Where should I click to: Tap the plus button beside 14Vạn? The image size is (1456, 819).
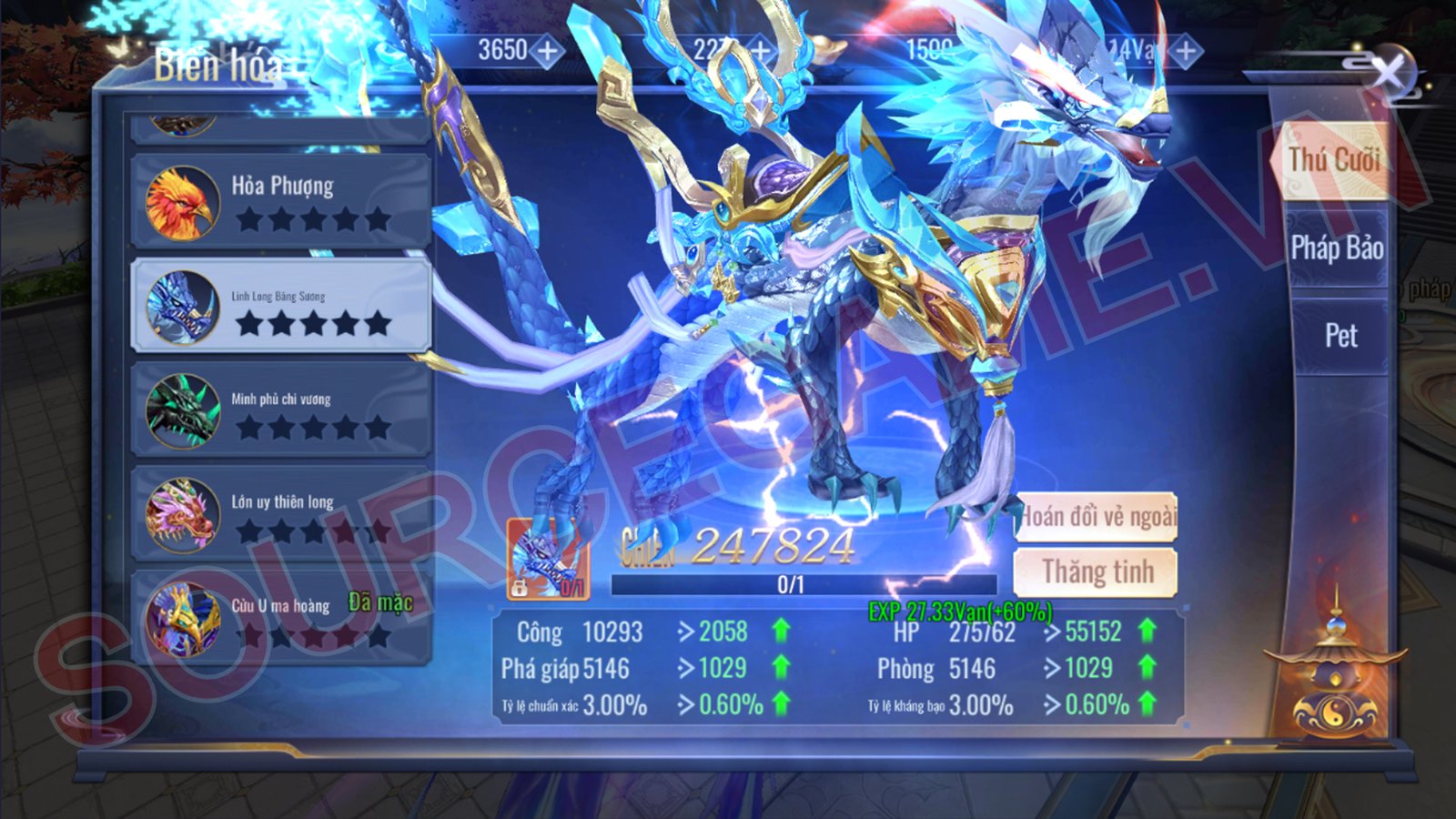[1185, 52]
